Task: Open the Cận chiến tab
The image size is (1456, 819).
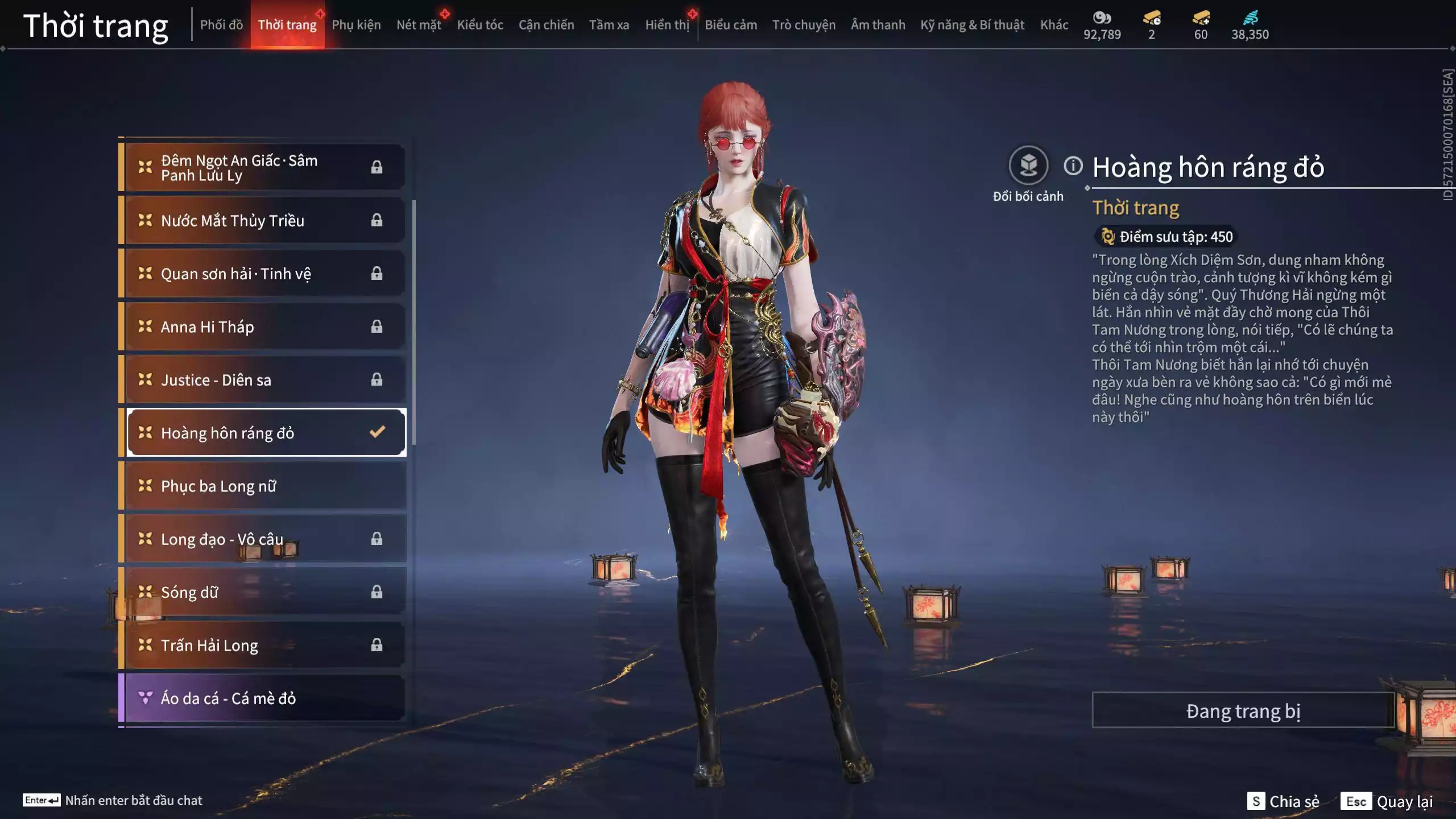Action: coord(546,25)
